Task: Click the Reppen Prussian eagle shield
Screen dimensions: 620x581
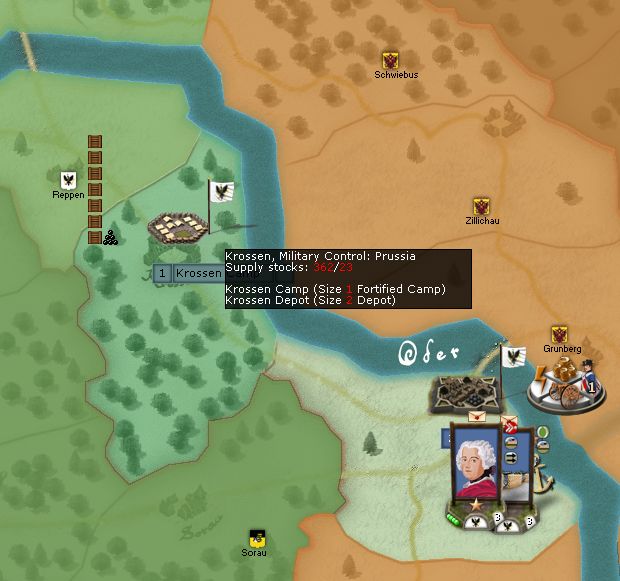Action: tap(68, 180)
